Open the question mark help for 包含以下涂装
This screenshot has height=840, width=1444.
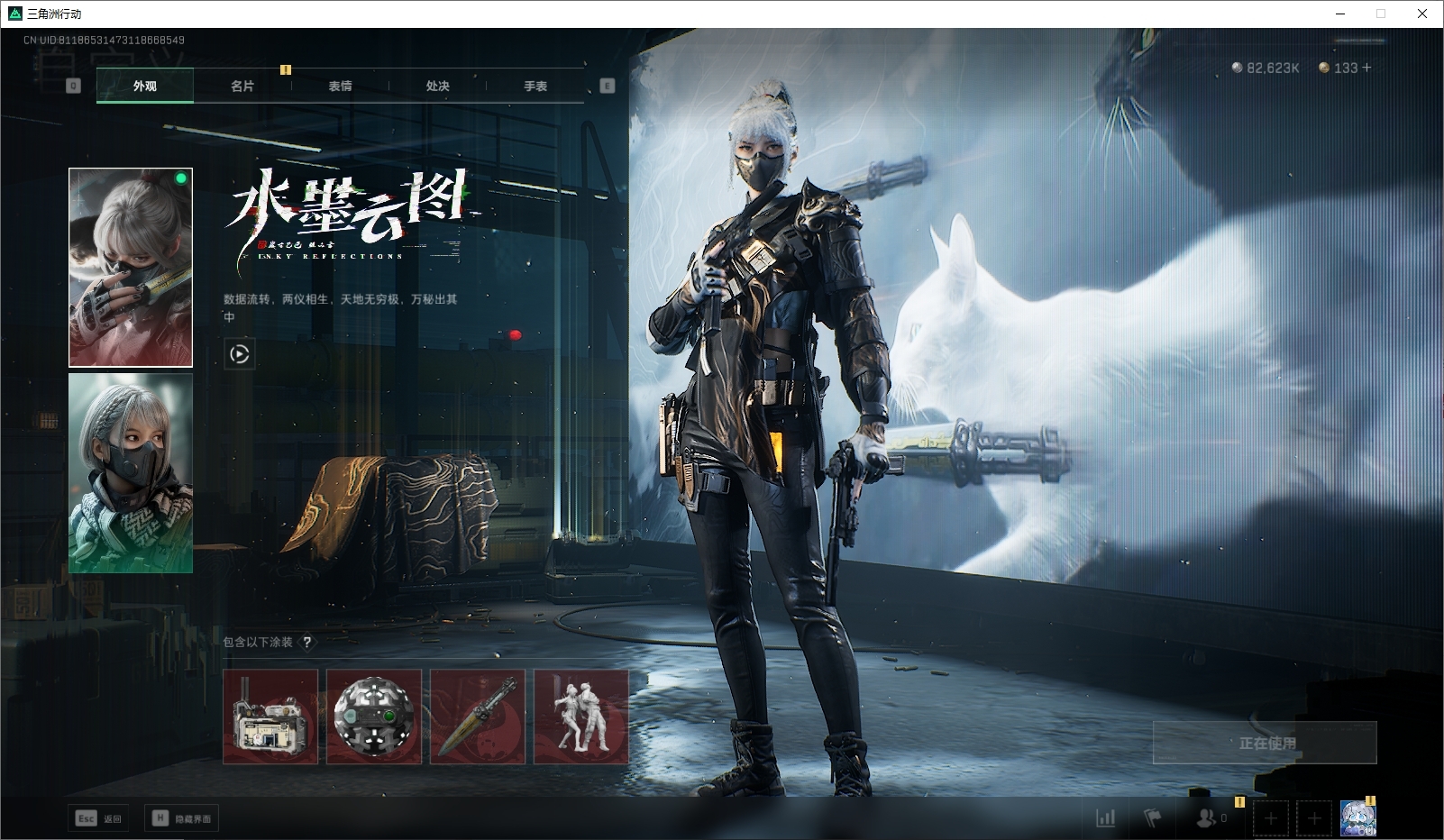pos(307,642)
